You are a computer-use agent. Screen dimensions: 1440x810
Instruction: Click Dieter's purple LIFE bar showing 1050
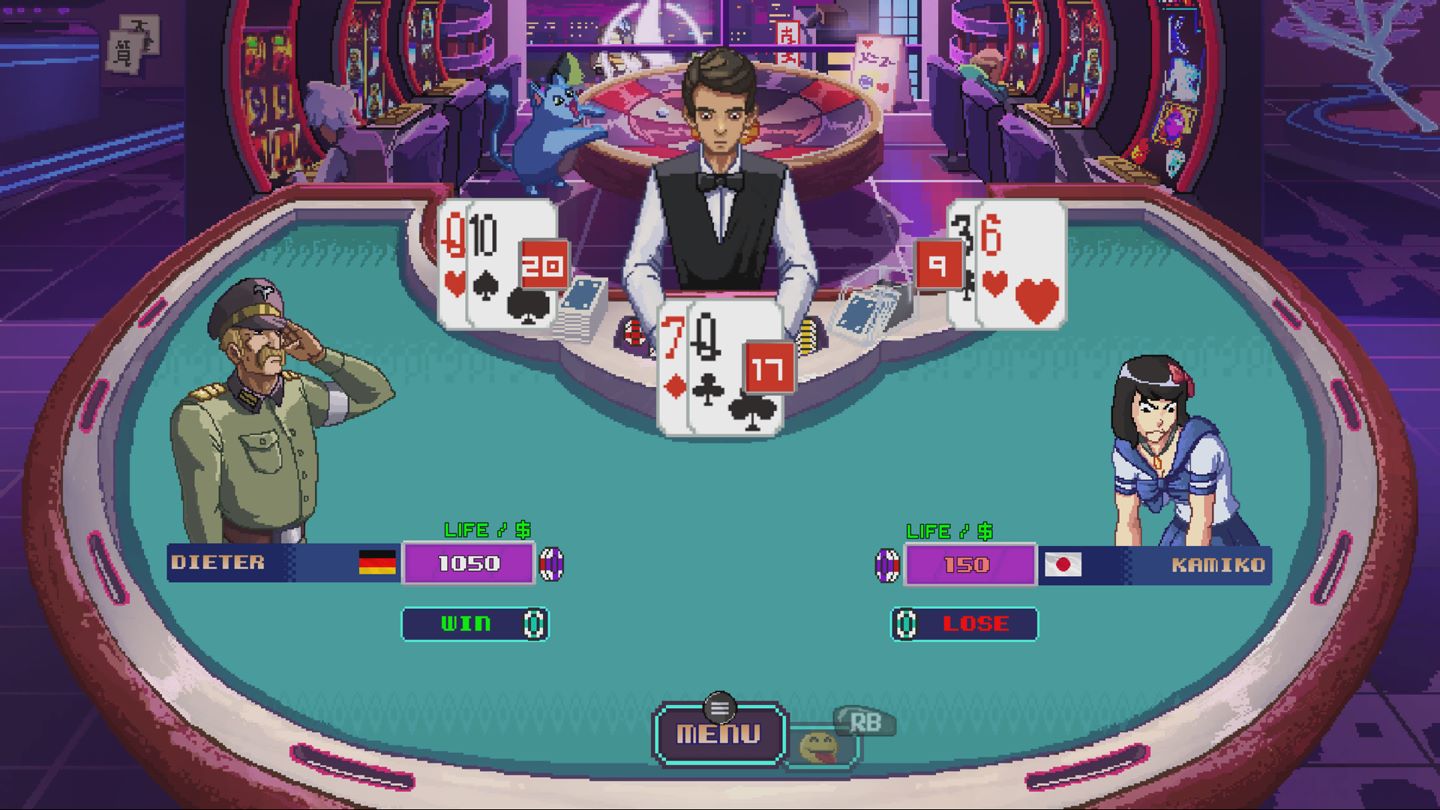click(x=468, y=564)
